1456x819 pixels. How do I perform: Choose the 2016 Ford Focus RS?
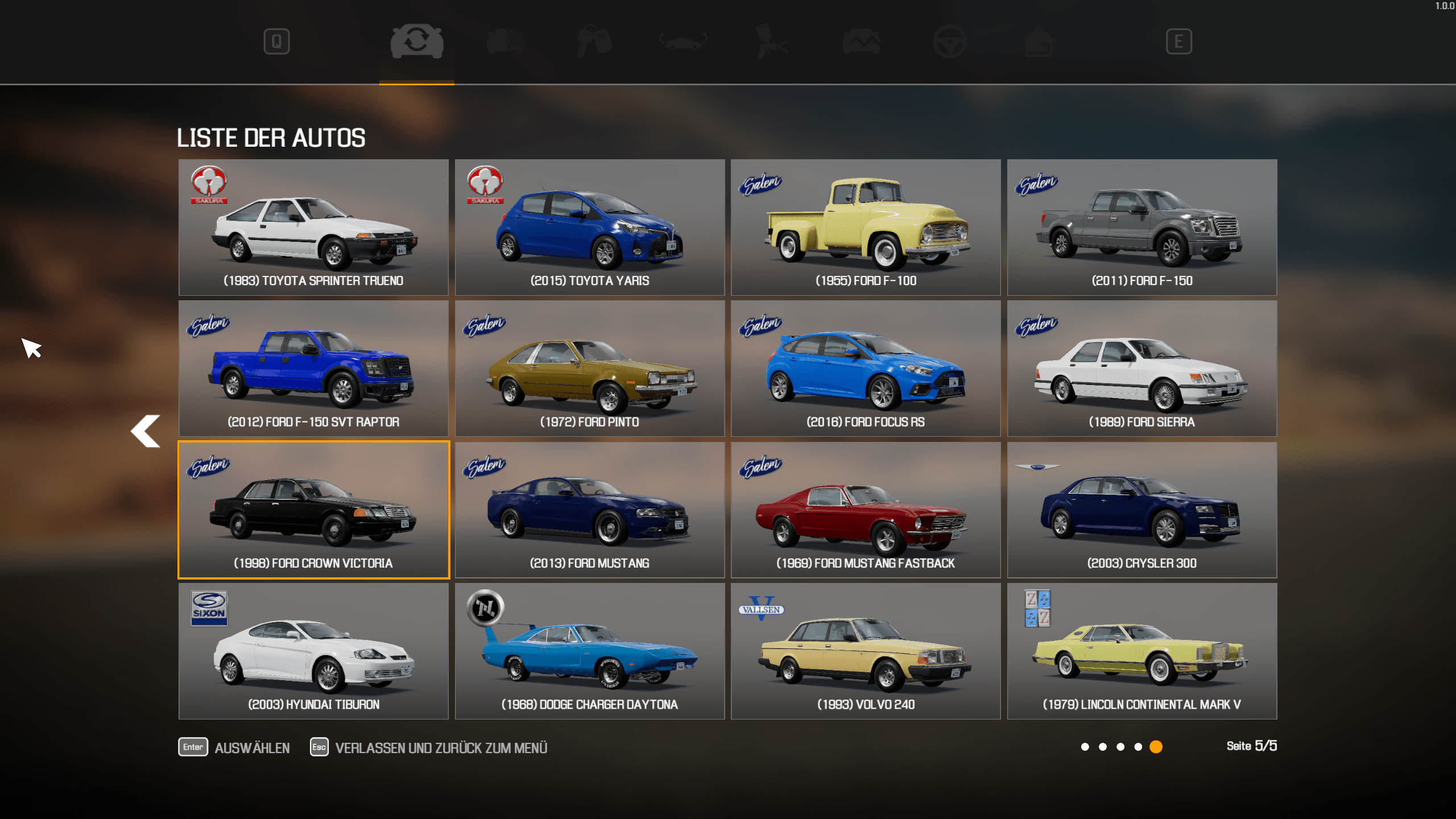click(x=865, y=369)
